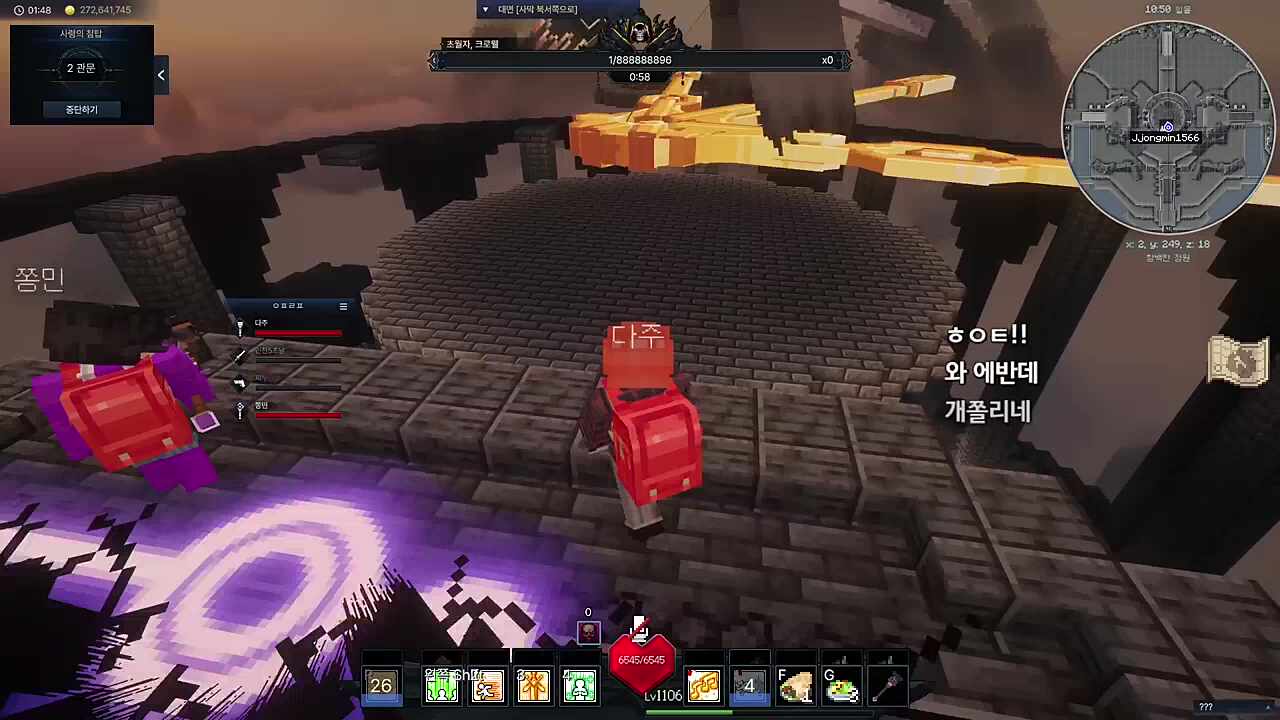Activate the skill bound to key 3
This screenshot has width=1280, height=720.
tap(533, 685)
